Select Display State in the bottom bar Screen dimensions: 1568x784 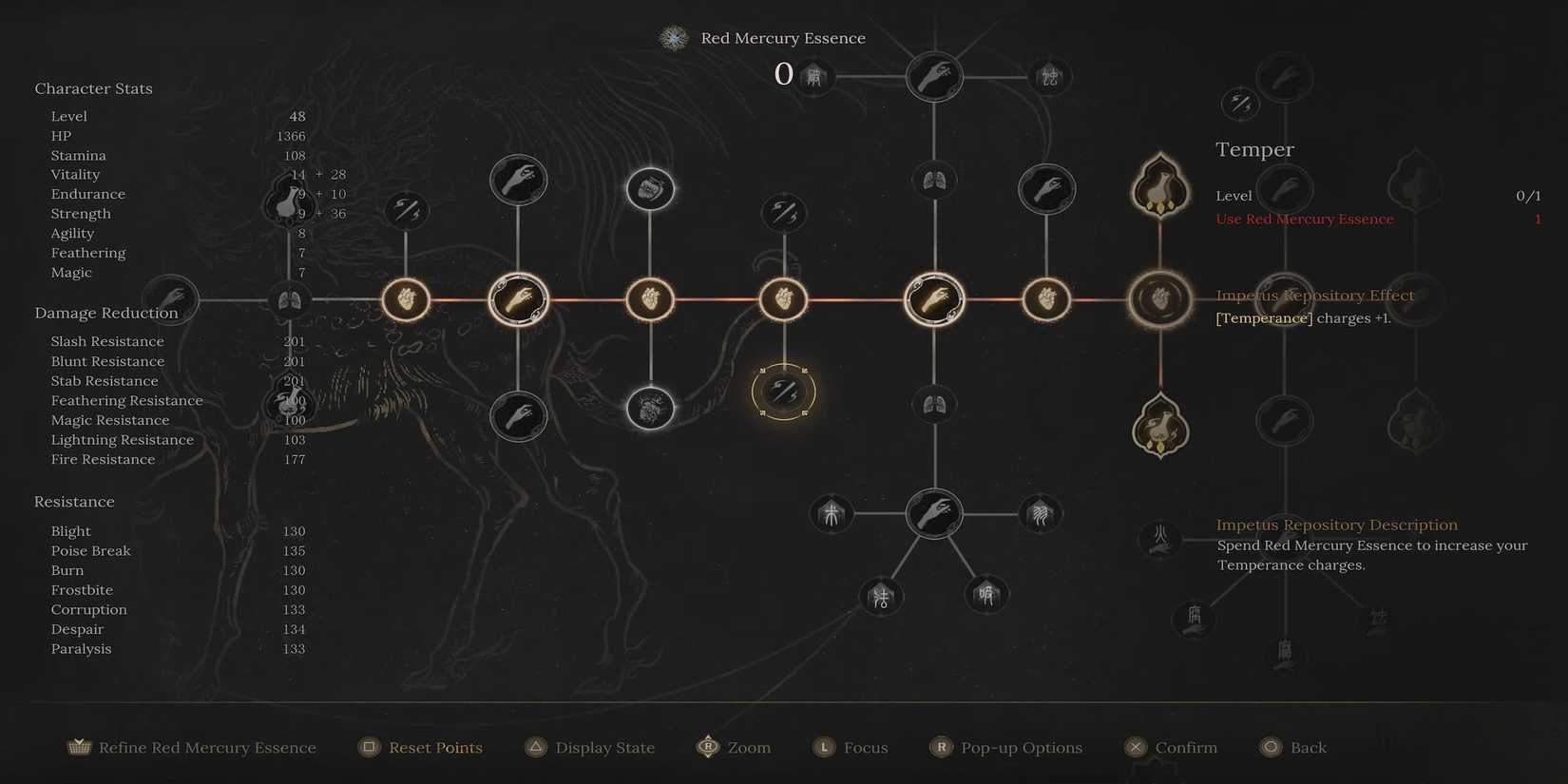click(x=602, y=747)
